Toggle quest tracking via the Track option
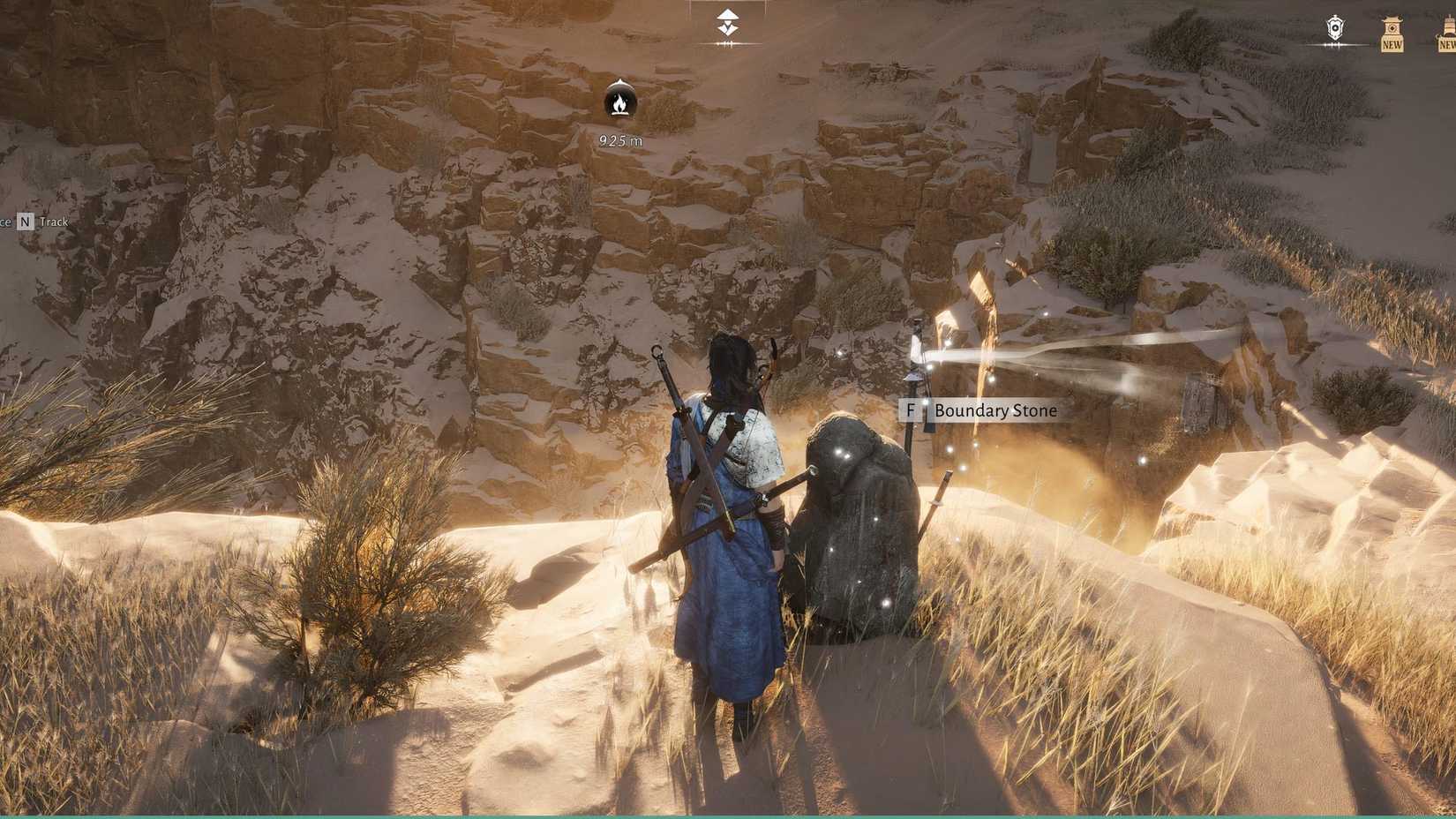The image size is (1456, 819). click(54, 222)
